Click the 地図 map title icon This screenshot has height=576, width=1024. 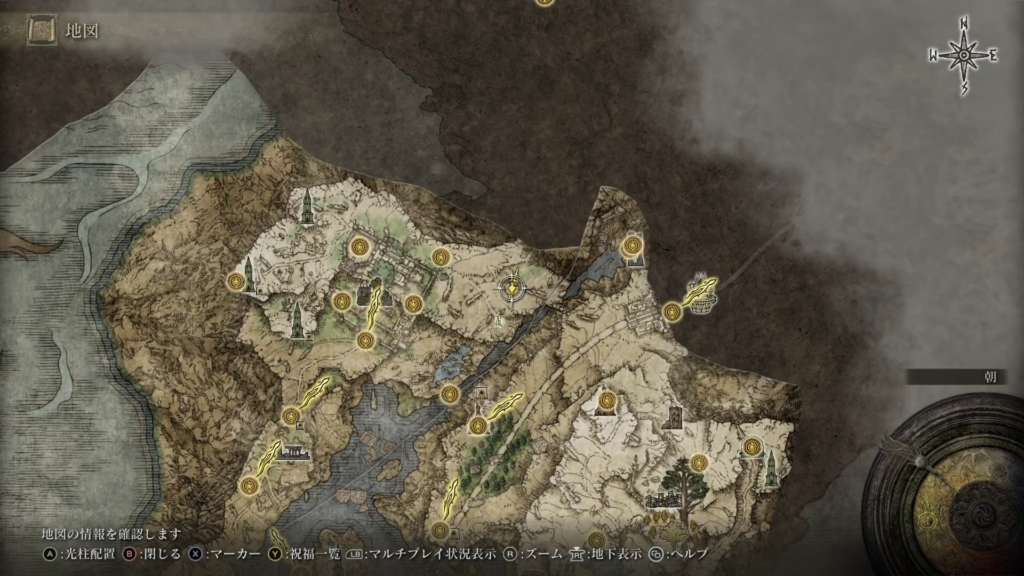pos(42,32)
